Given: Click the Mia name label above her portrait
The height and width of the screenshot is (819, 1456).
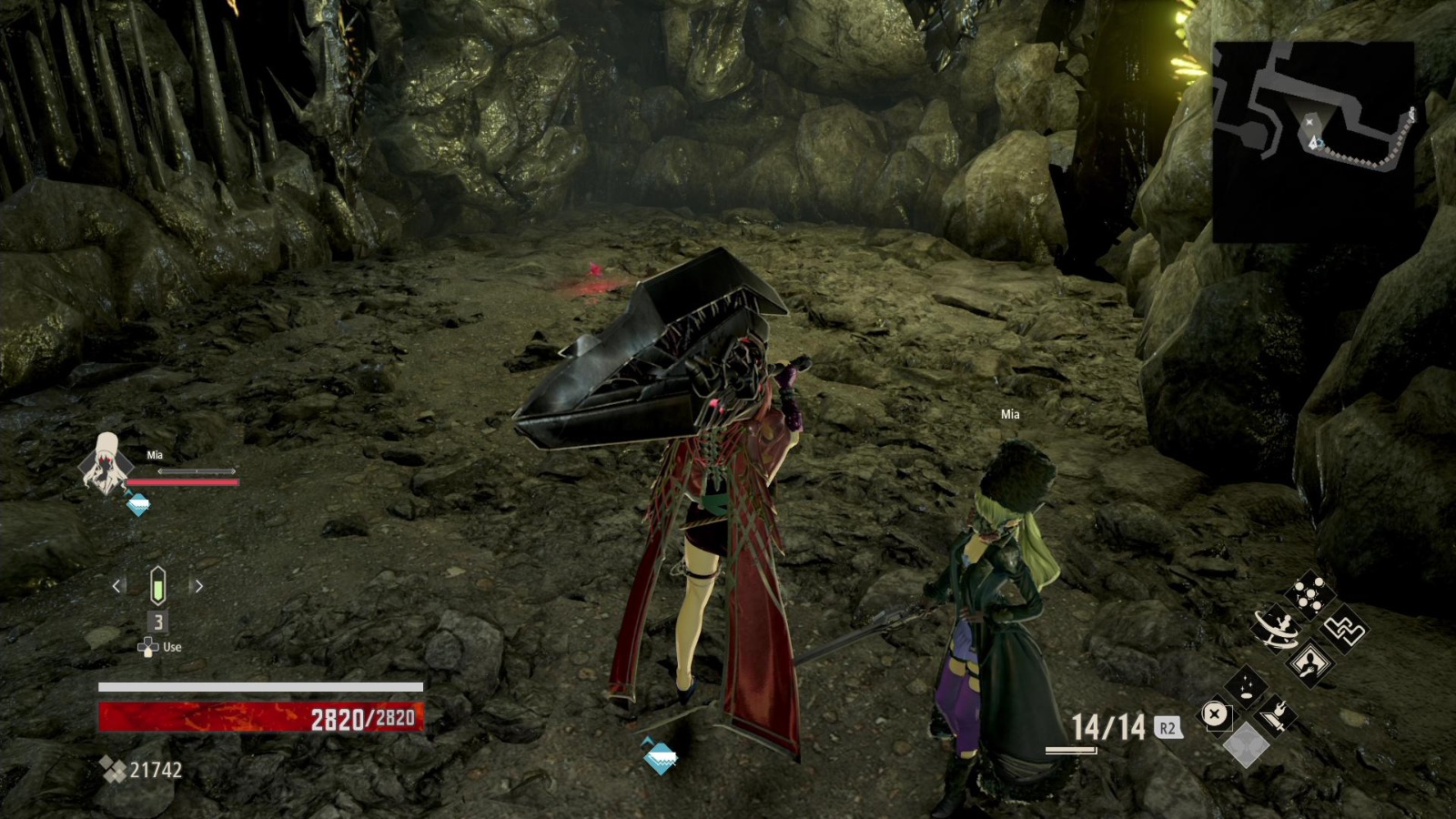Looking at the screenshot, I should click(153, 455).
